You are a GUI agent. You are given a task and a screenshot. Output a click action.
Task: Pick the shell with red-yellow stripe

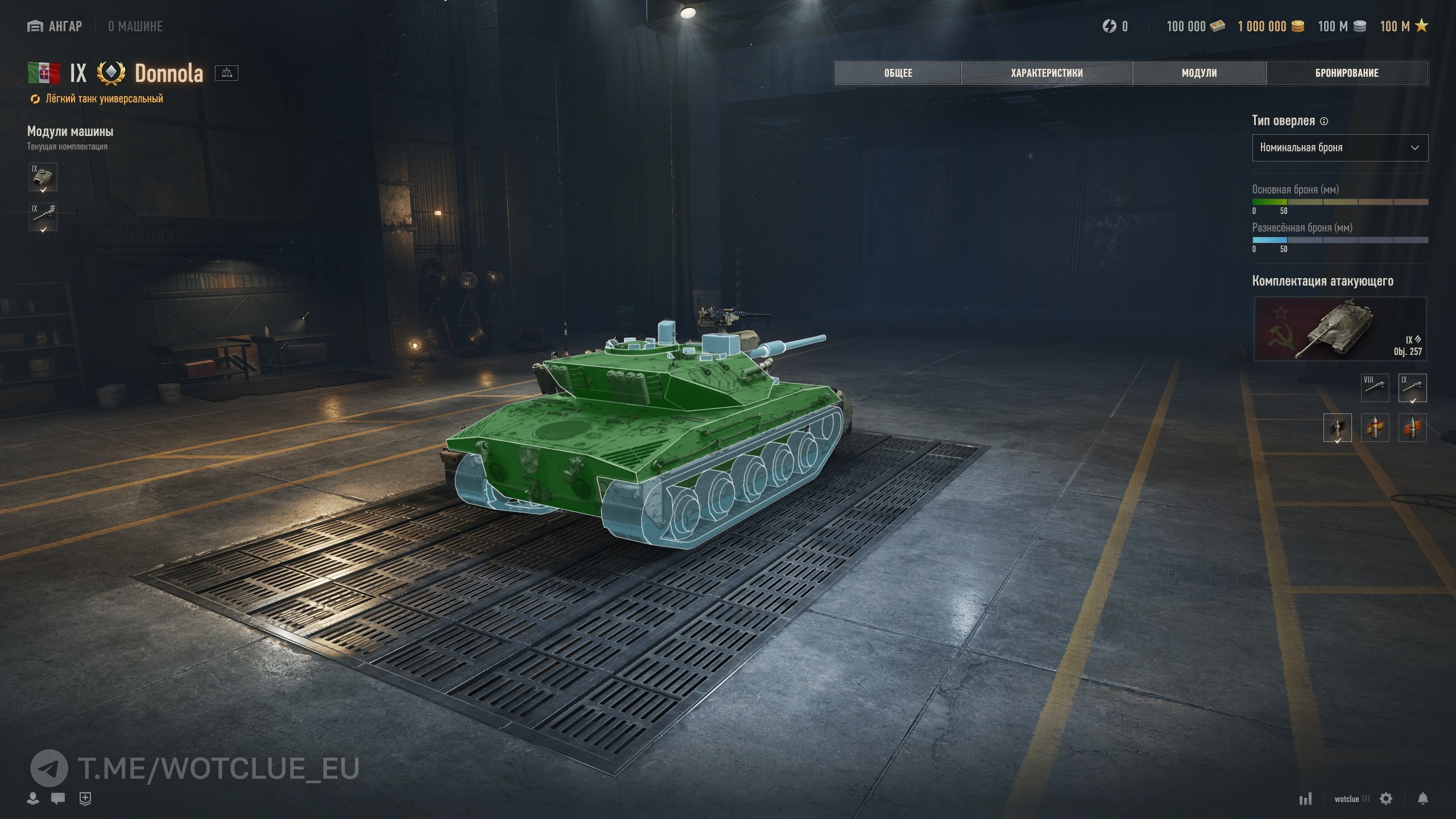(1375, 428)
